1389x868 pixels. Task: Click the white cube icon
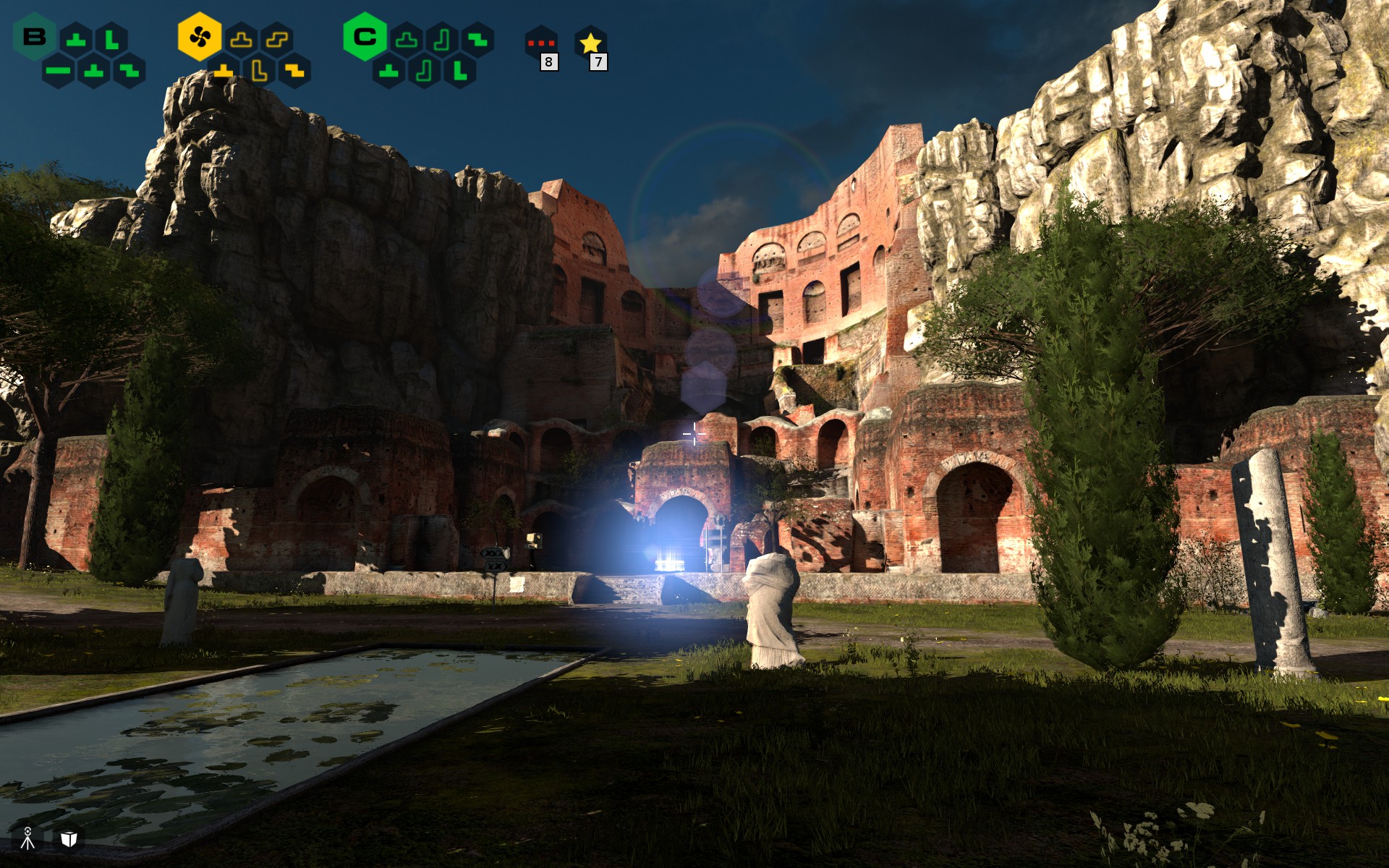pyautogui.click(x=69, y=838)
